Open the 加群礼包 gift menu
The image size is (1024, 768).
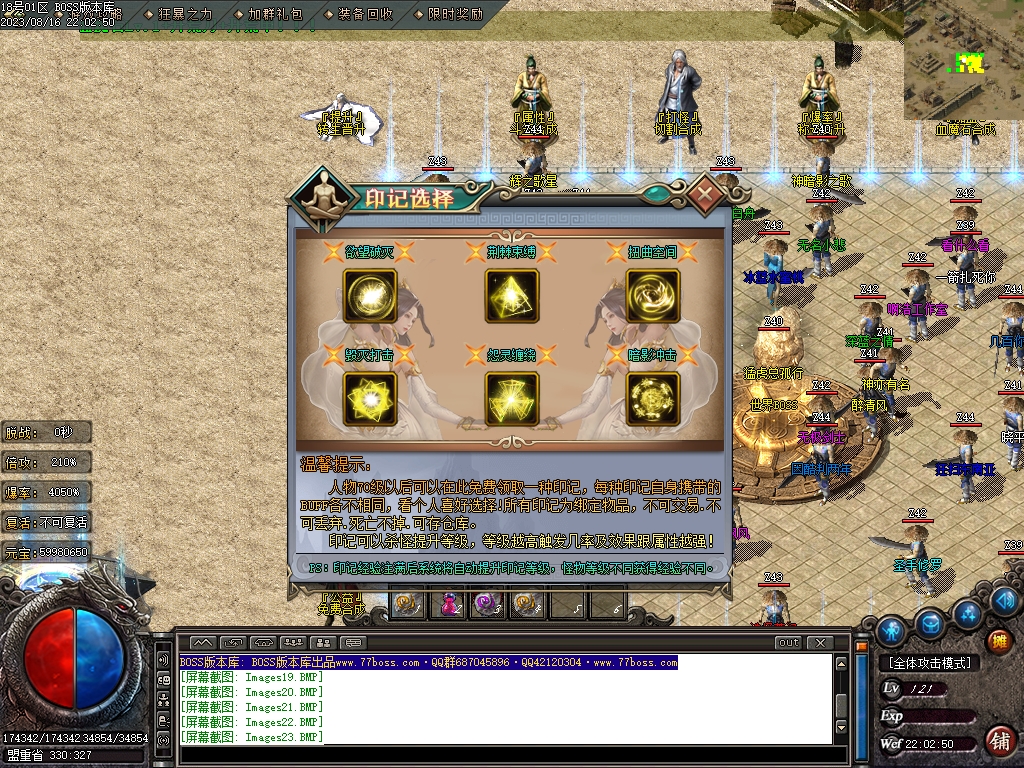tap(268, 15)
